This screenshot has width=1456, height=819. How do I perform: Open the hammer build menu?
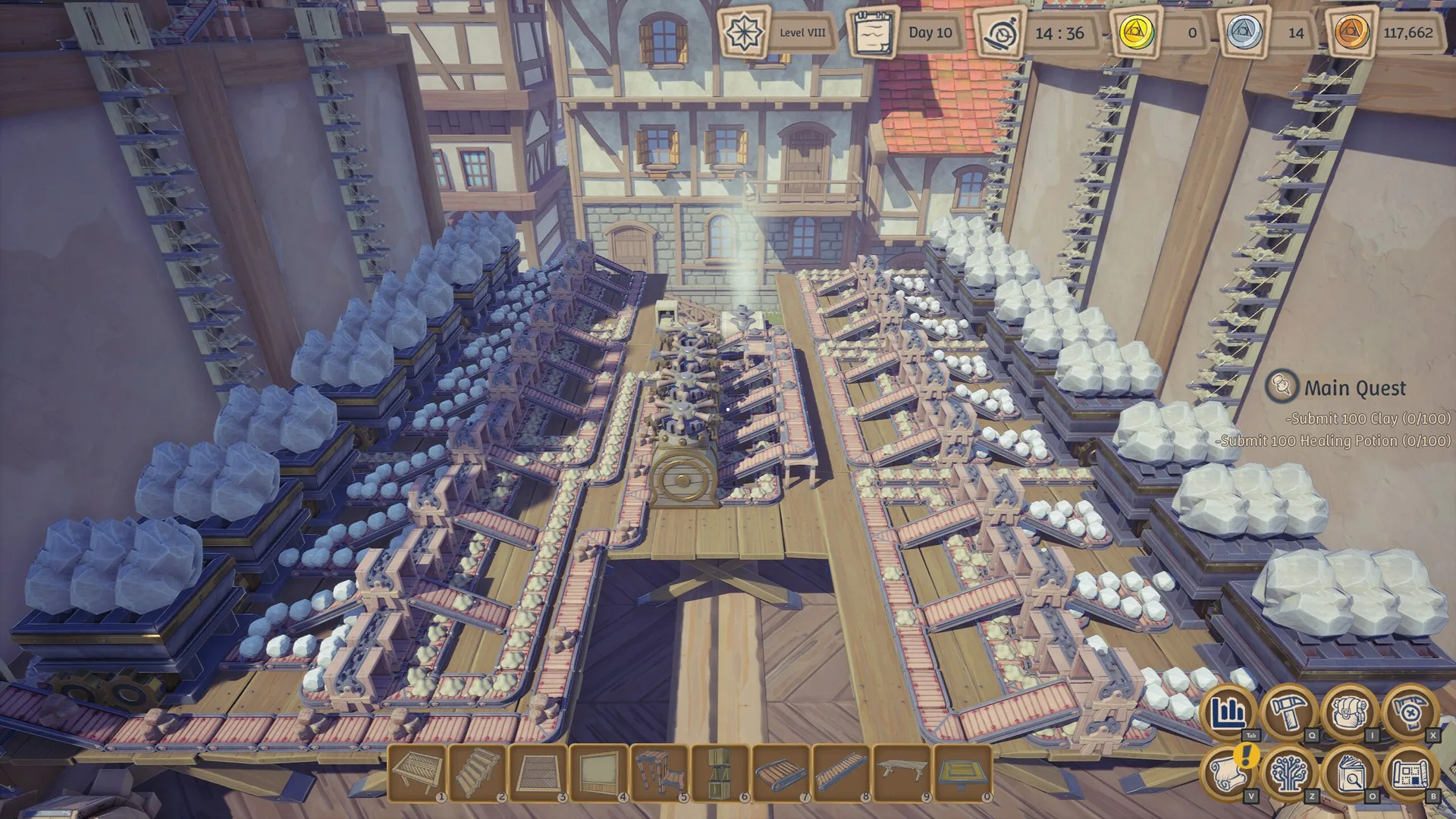1289,713
